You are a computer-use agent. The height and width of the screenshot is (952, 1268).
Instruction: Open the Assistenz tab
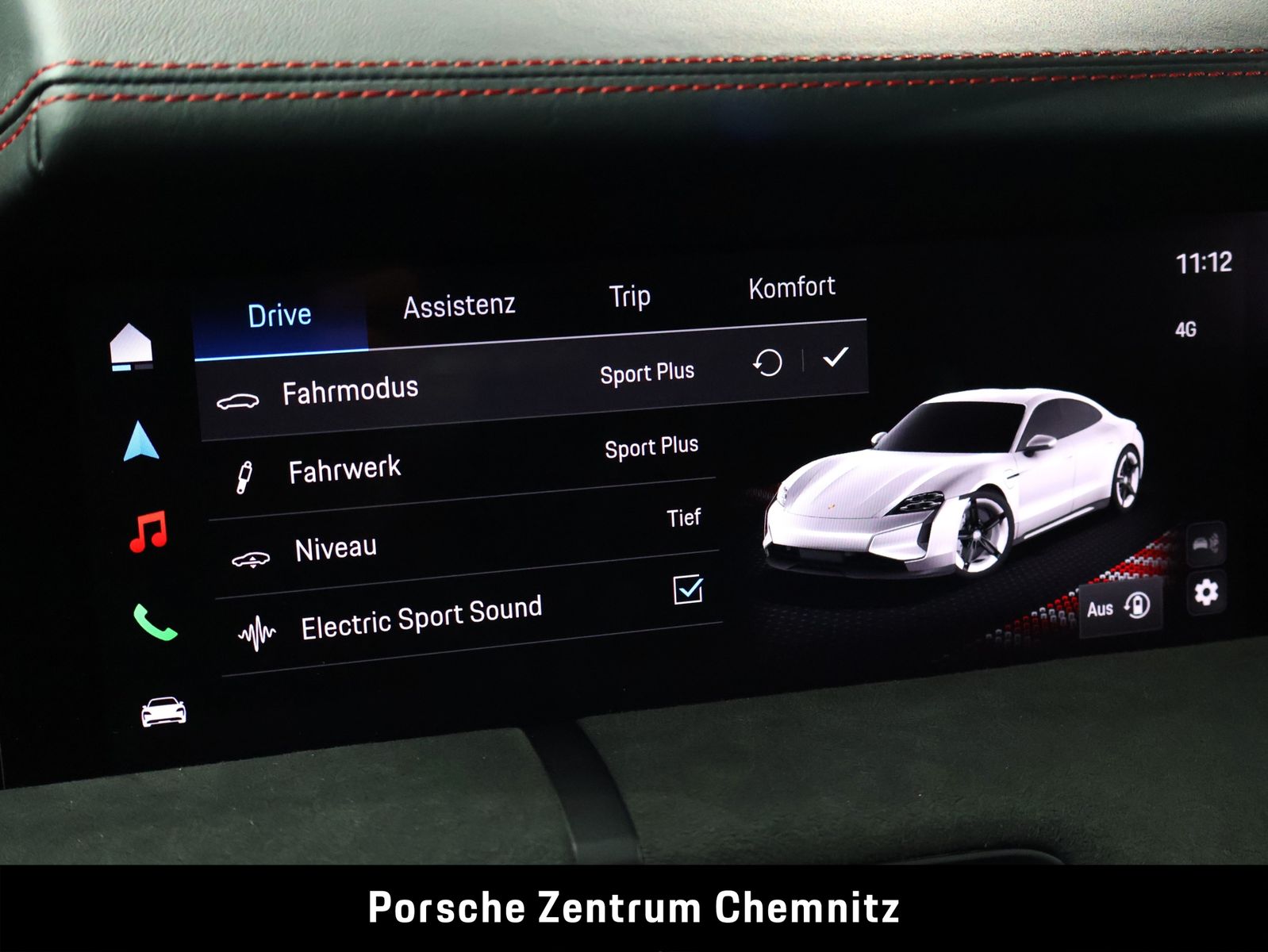pyautogui.click(x=459, y=305)
